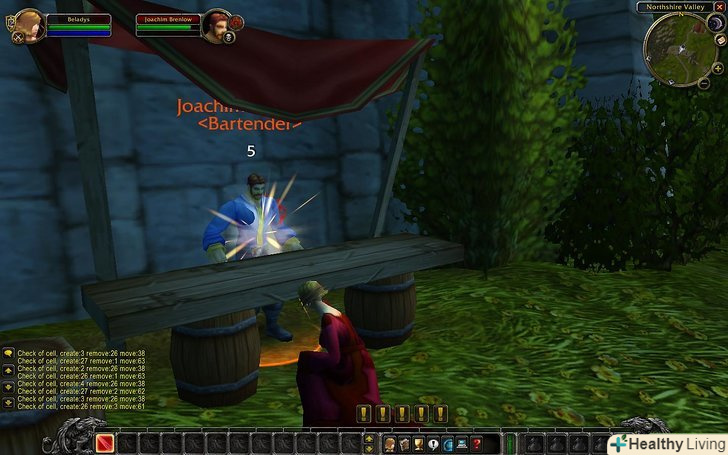
Task: Click the chat bubble button beside chat log
Action: click(x=8, y=353)
